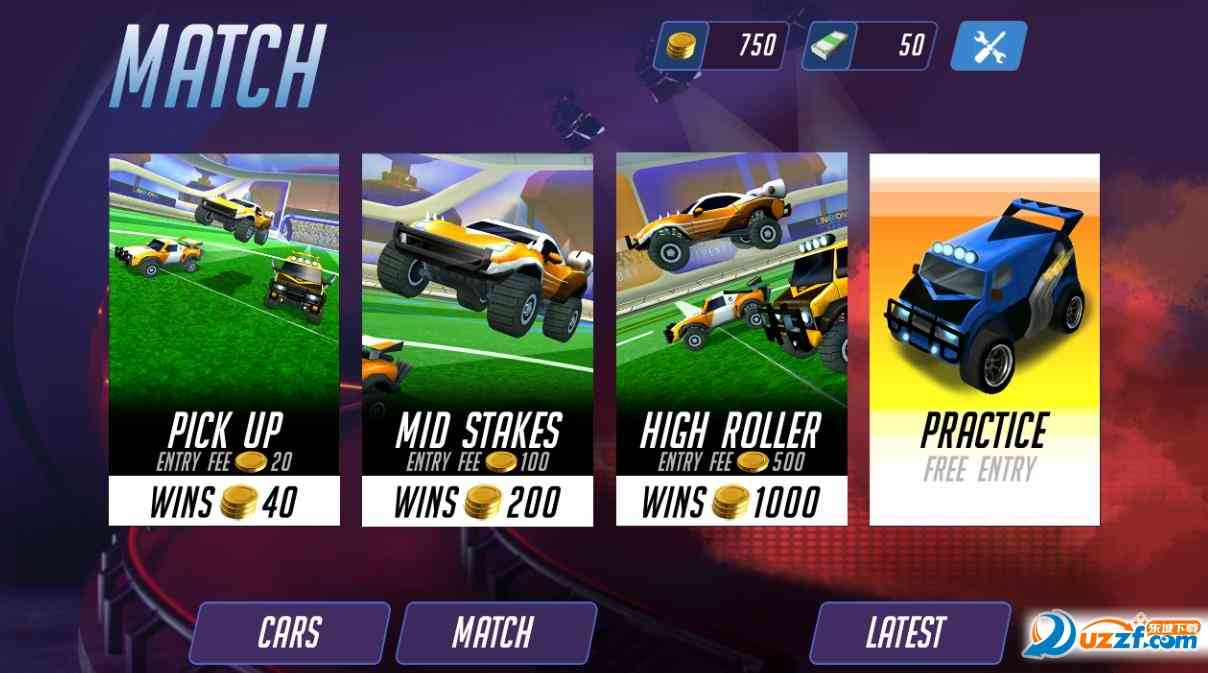The width and height of the screenshot is (1208, 673).
Task: Open the Cars tab
Action: click(289, 632)
